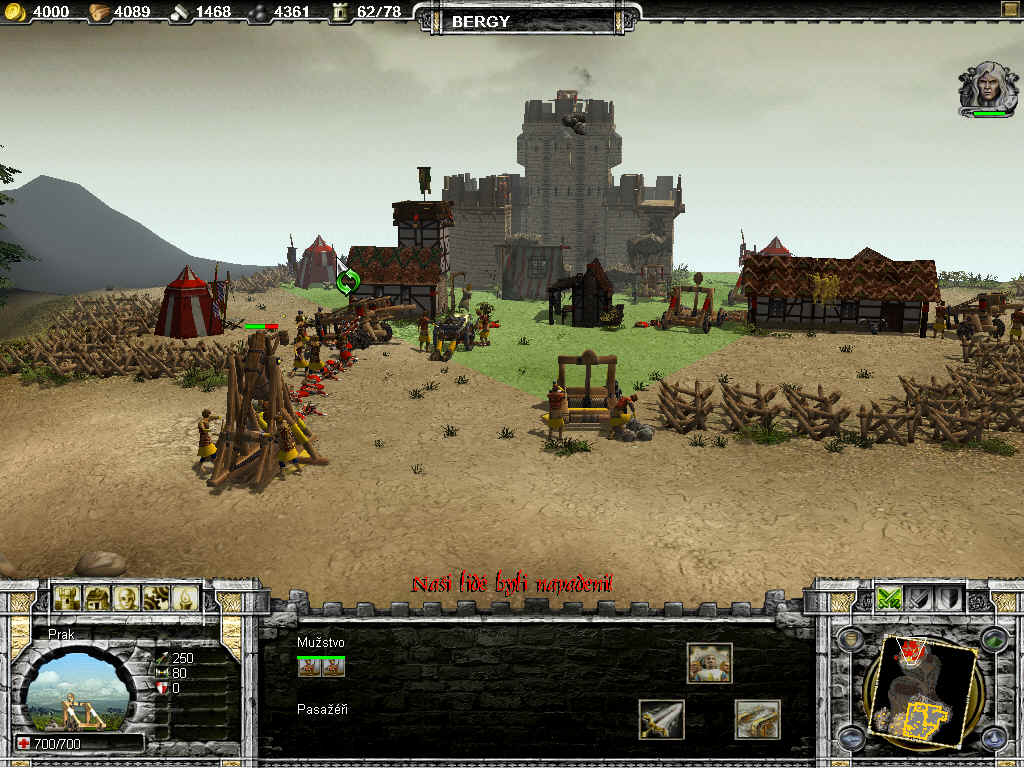
Task: Set aggressive stance with green crossed swords
Action: [x=889, y=598]
